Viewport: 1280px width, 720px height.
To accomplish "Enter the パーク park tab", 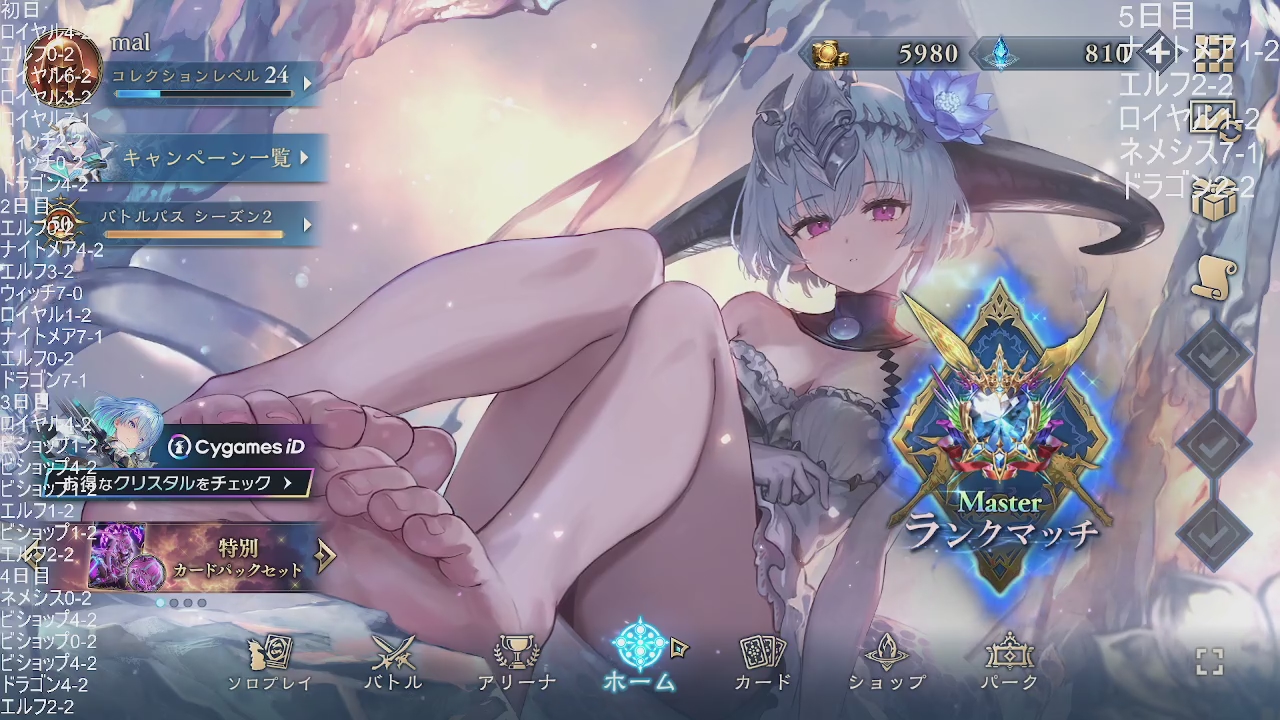I will pyautogui.click(x=1009, y=664).
